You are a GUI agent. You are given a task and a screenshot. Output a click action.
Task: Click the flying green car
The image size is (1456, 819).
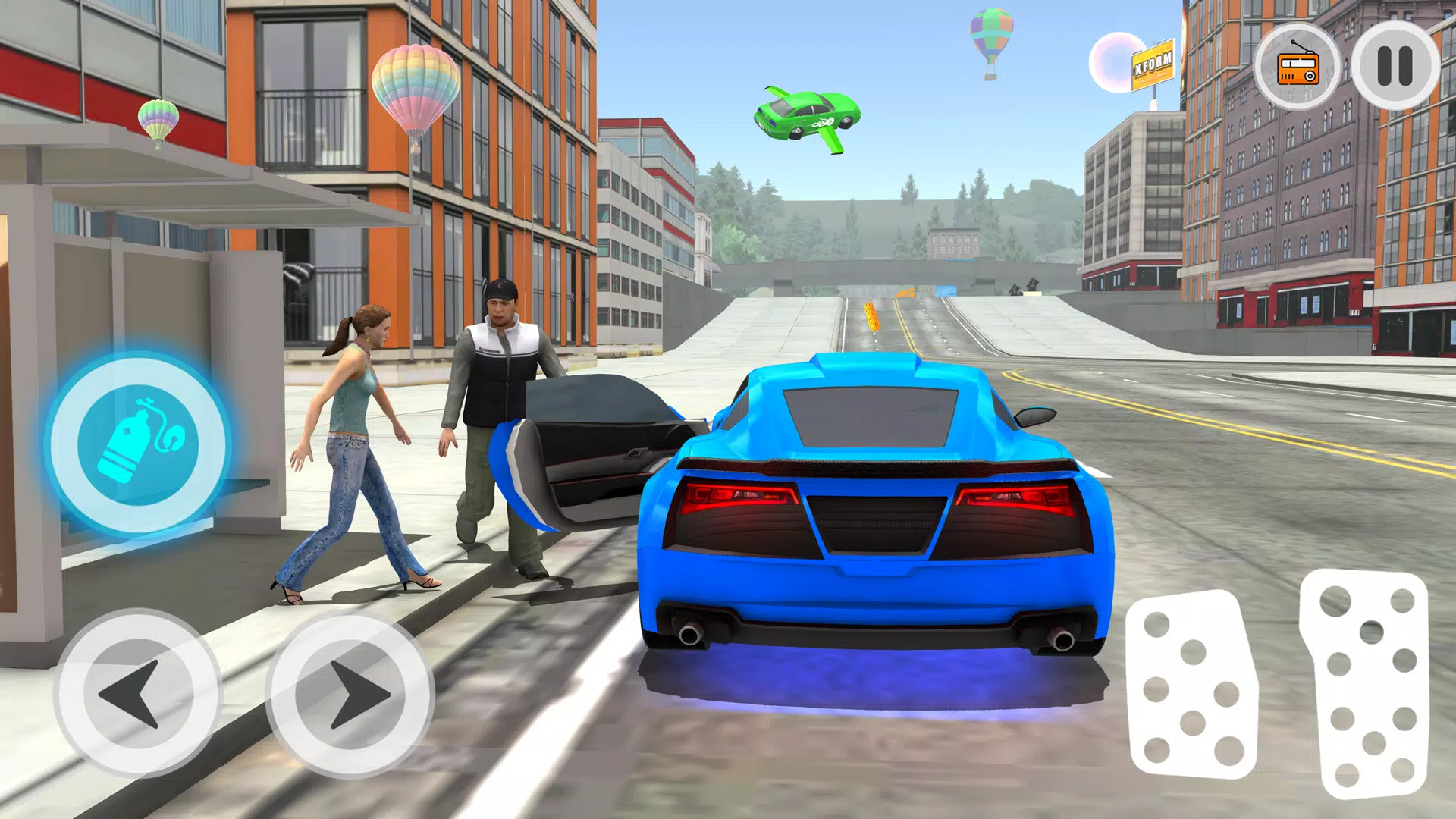pyautogui.click(x=808, y=114)
